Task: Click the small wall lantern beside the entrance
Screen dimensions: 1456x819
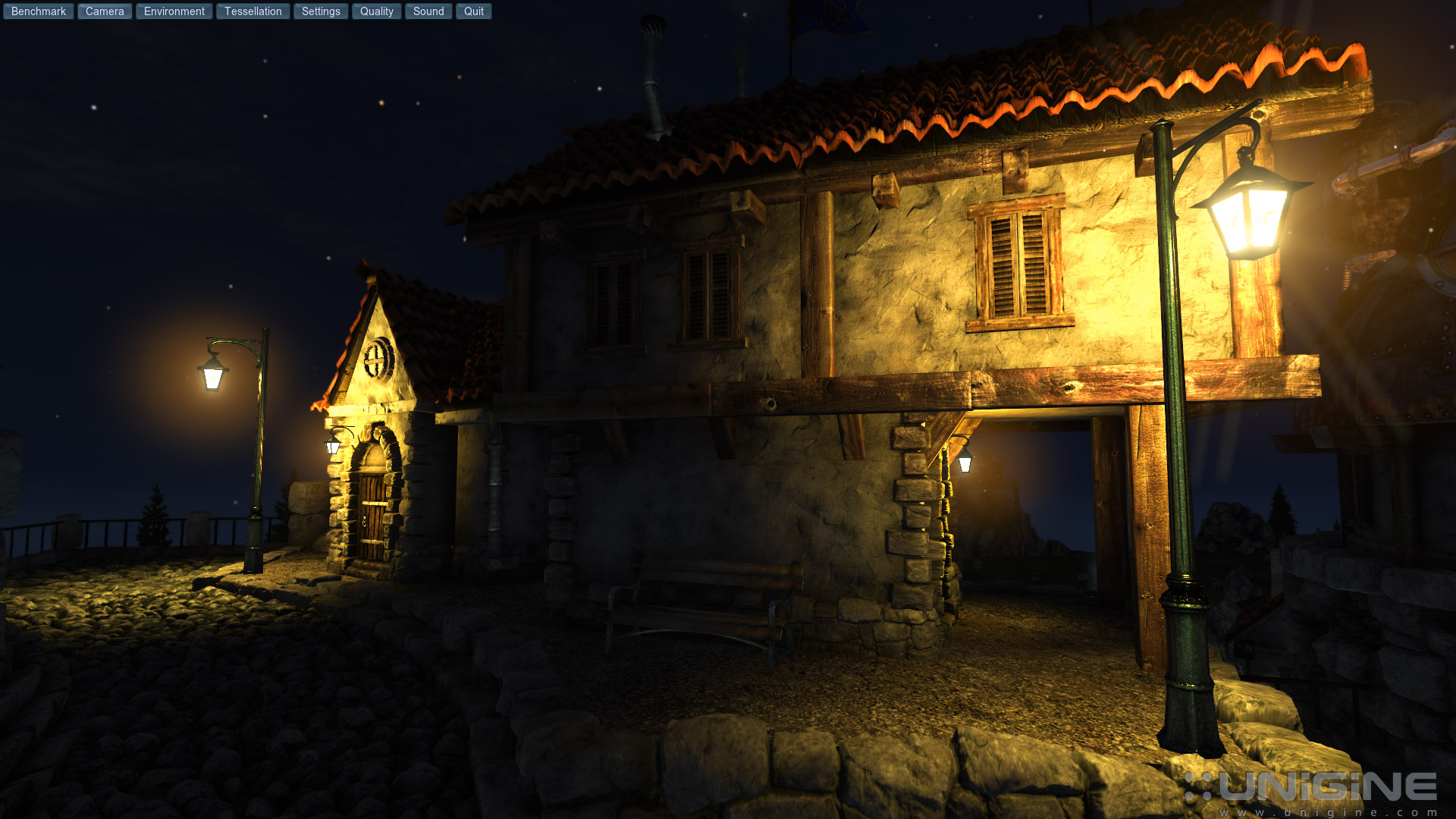Action: coord(331,446)
